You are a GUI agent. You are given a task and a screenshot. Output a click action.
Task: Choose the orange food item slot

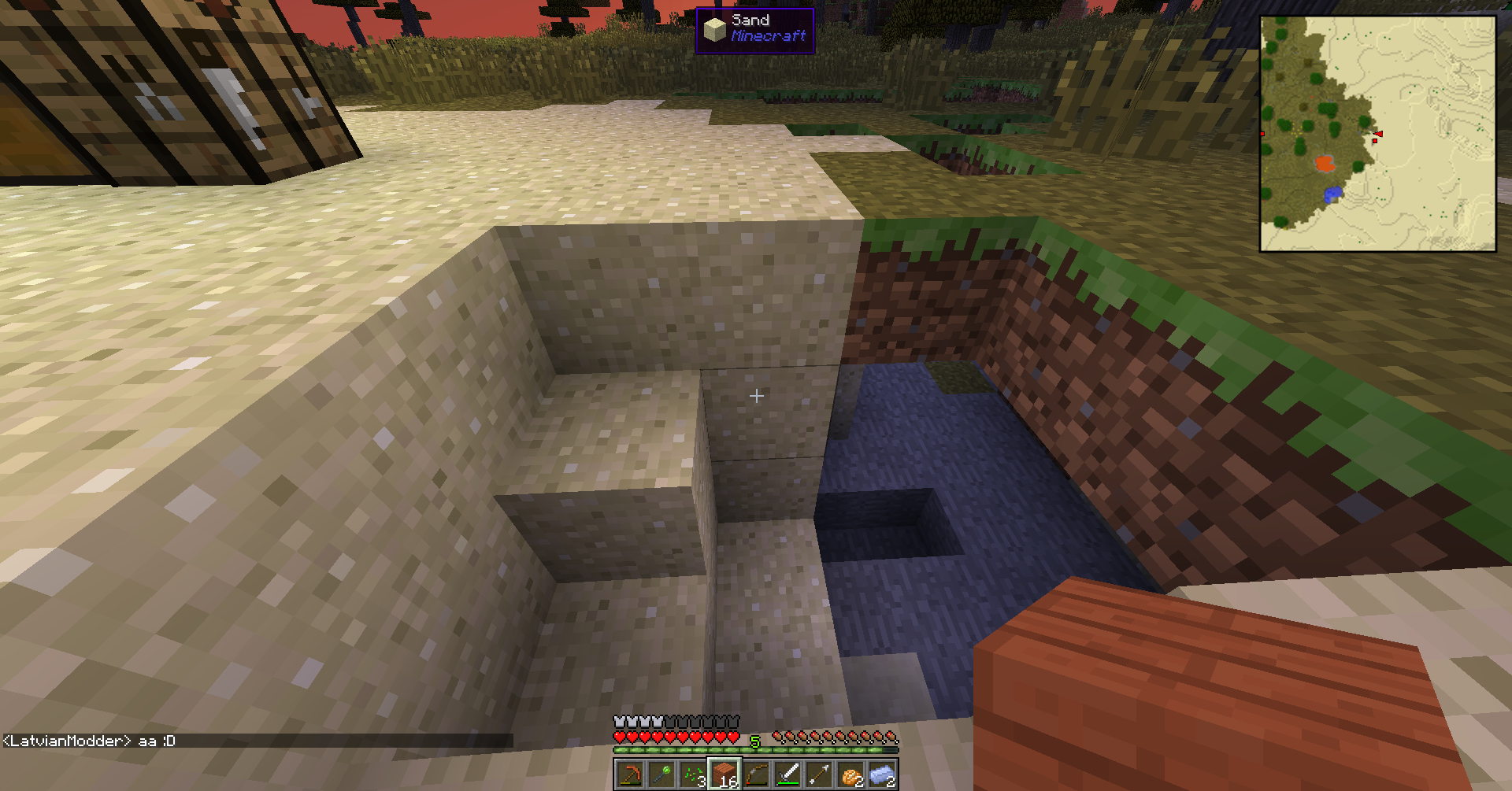click(x=850, y=775)
